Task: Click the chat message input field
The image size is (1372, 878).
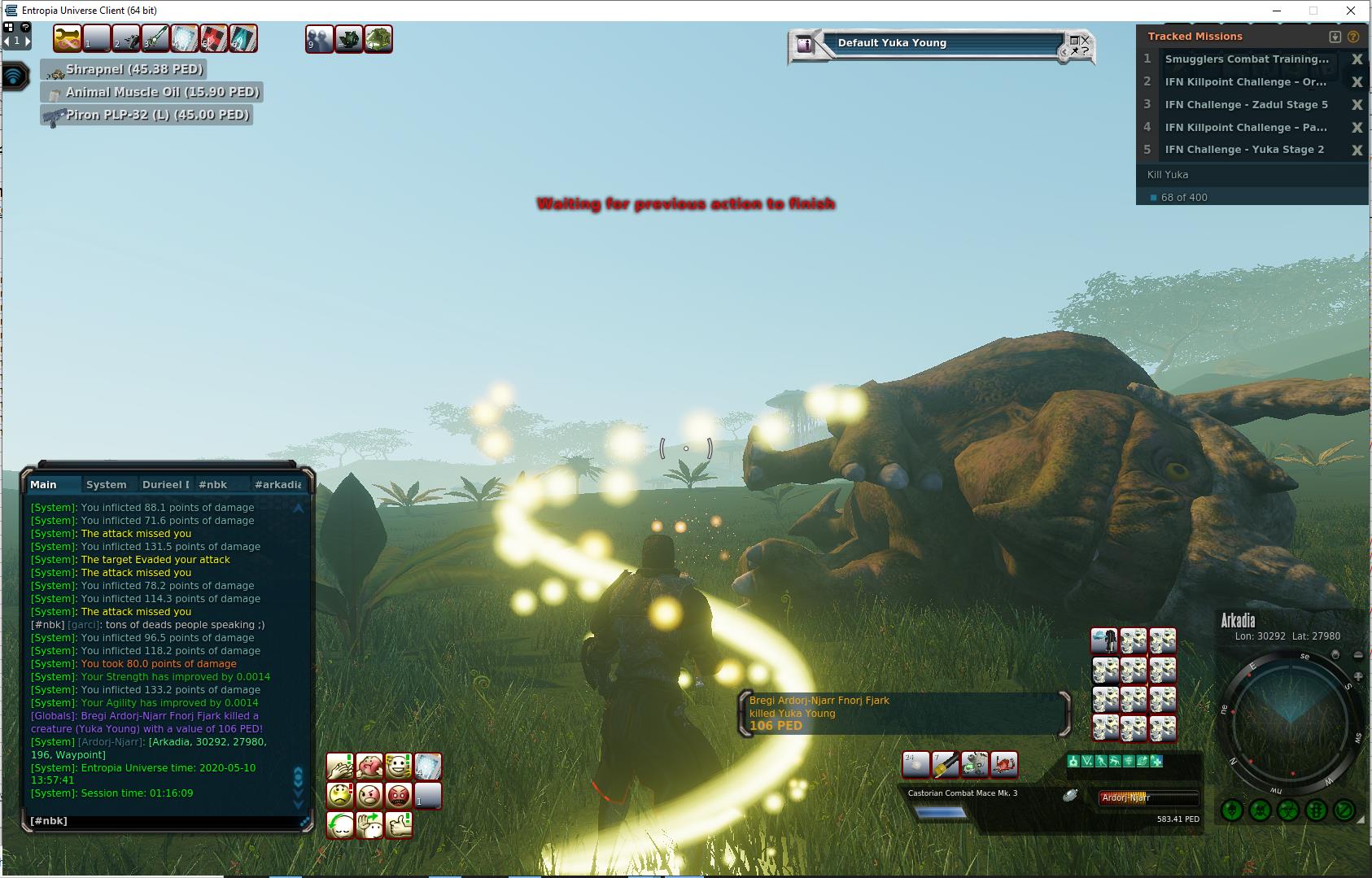Action: point(163,821)
